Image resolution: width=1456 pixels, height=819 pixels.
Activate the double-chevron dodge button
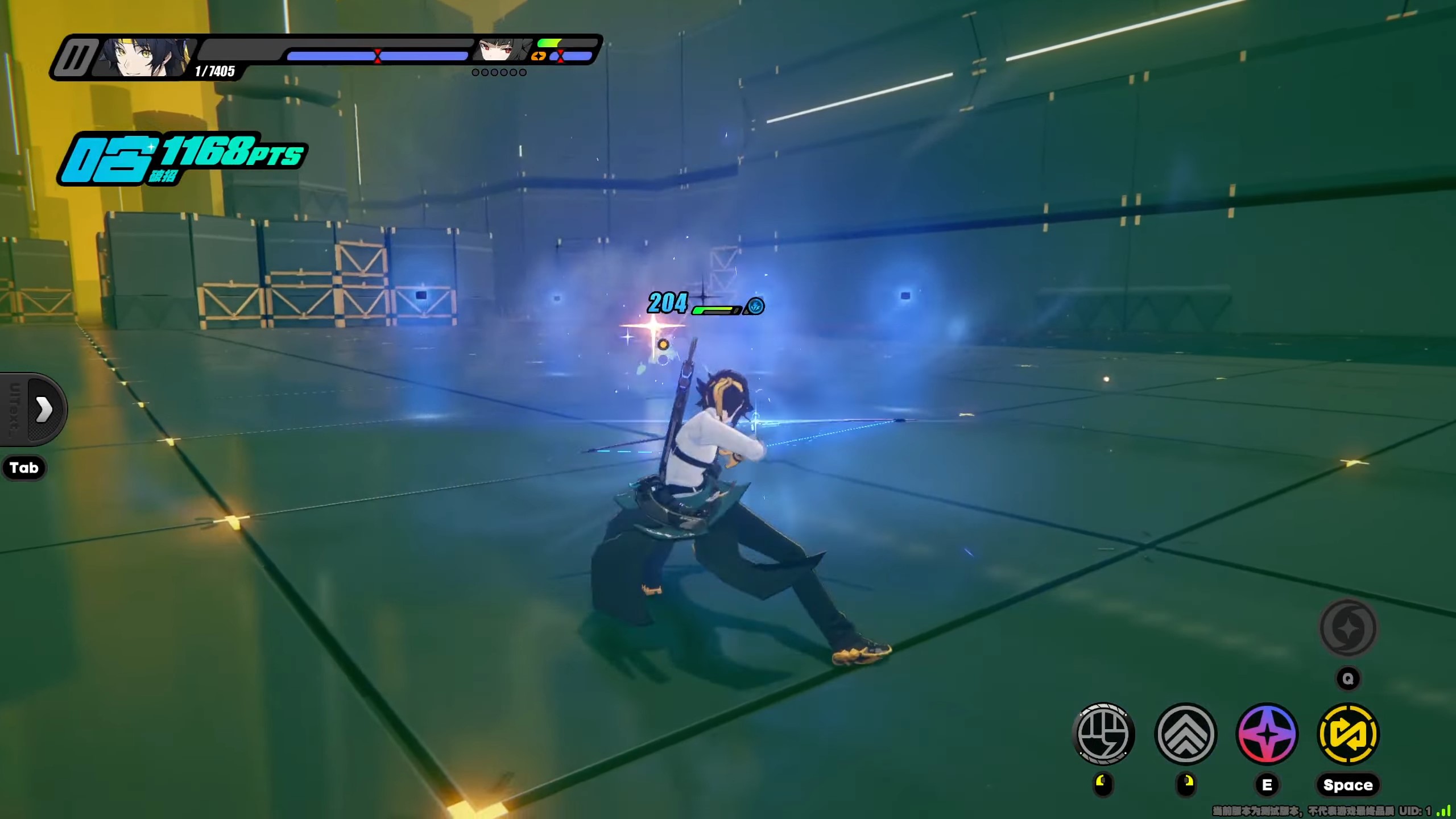tap(1185, 734)
